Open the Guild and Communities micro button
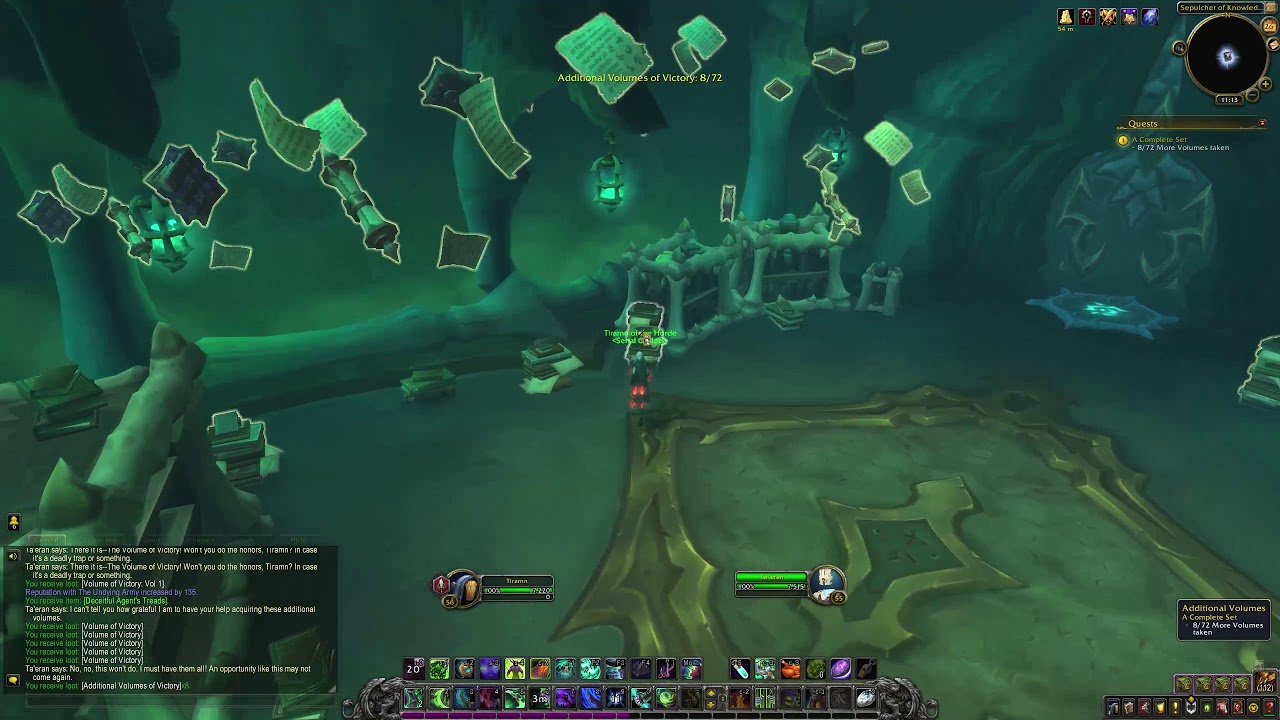 1191,706
